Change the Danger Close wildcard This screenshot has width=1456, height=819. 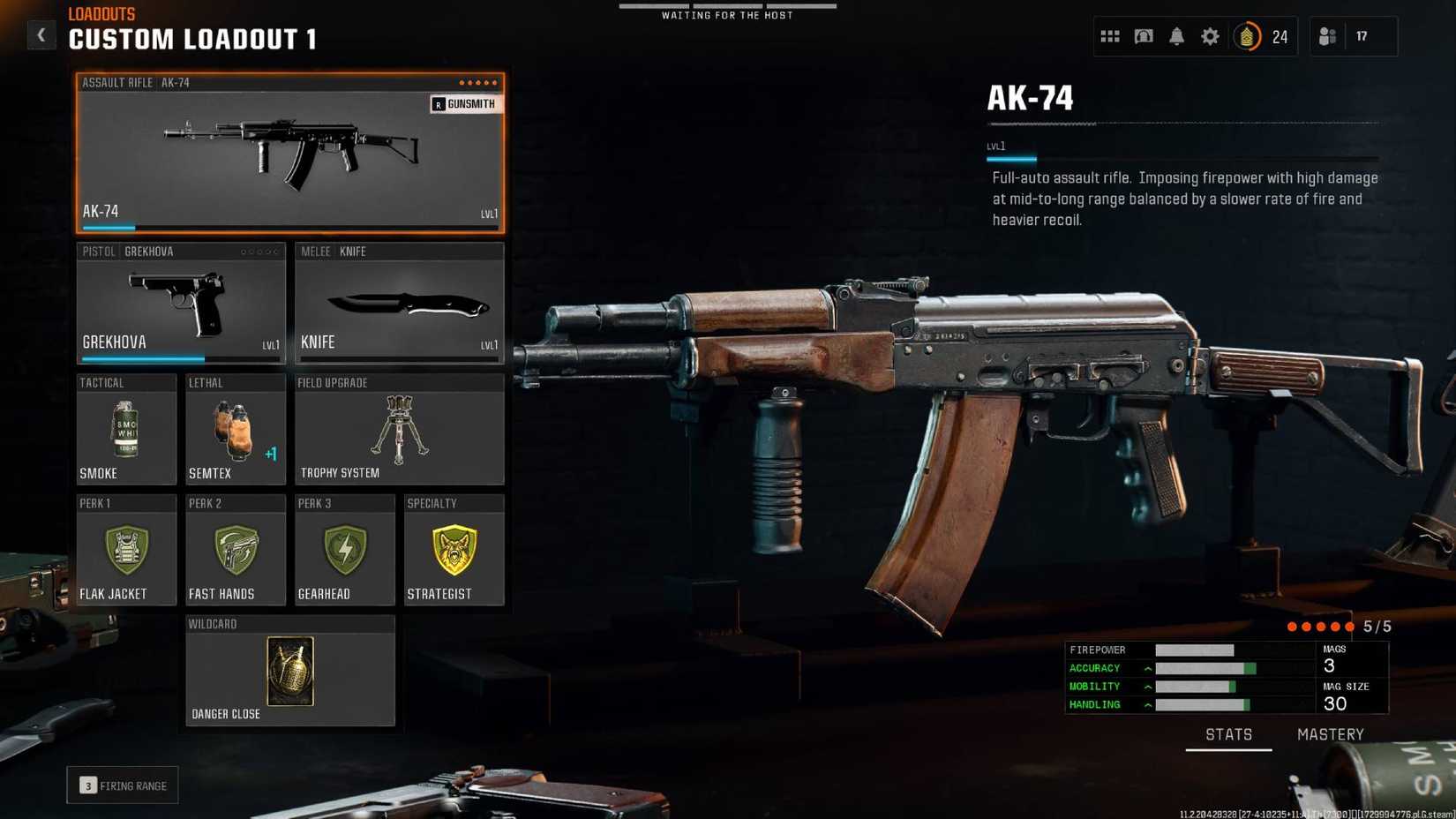pyautogui.click(x=289, y=672)
